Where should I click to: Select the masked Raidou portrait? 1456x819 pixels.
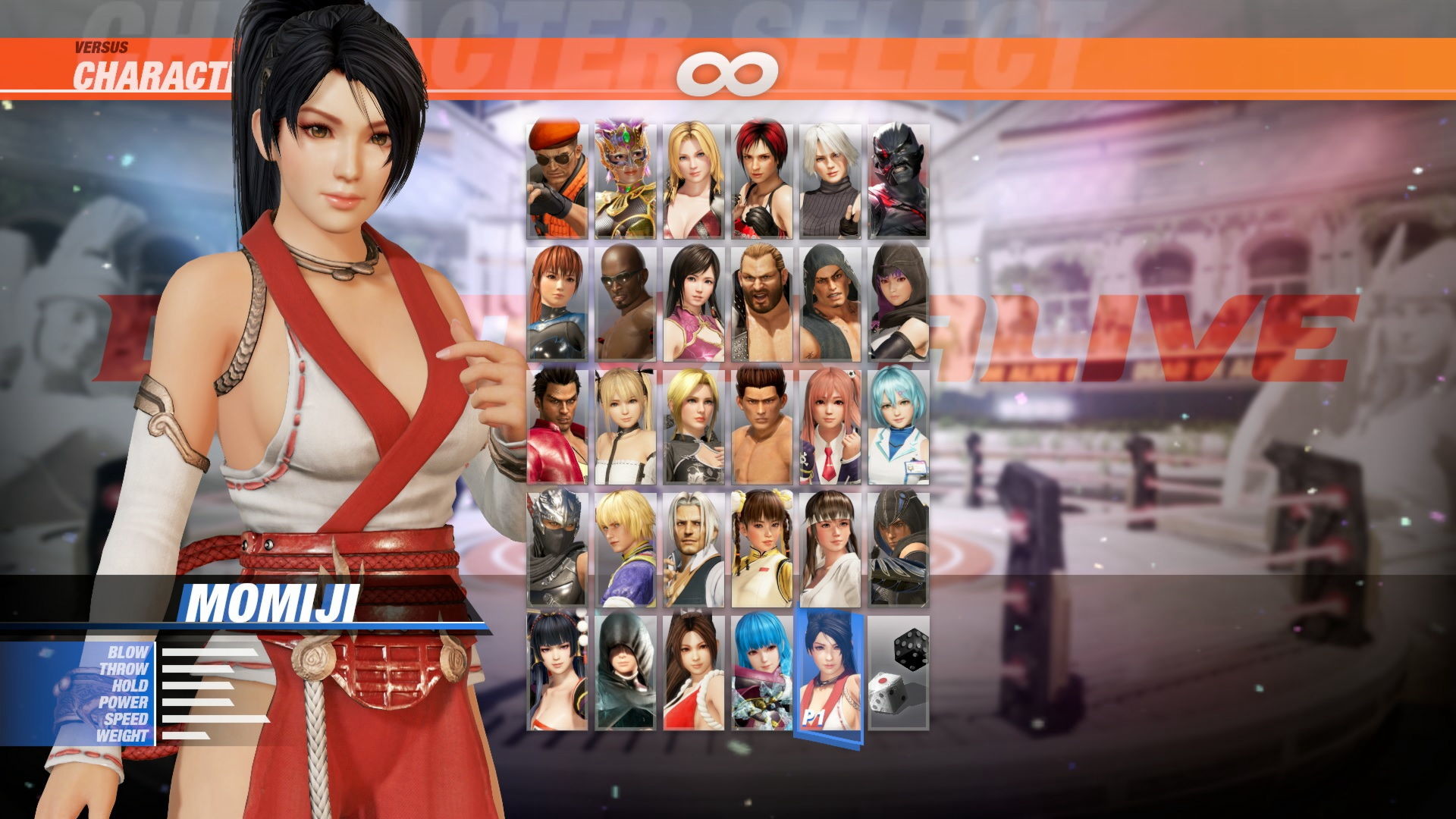point(899,174)
